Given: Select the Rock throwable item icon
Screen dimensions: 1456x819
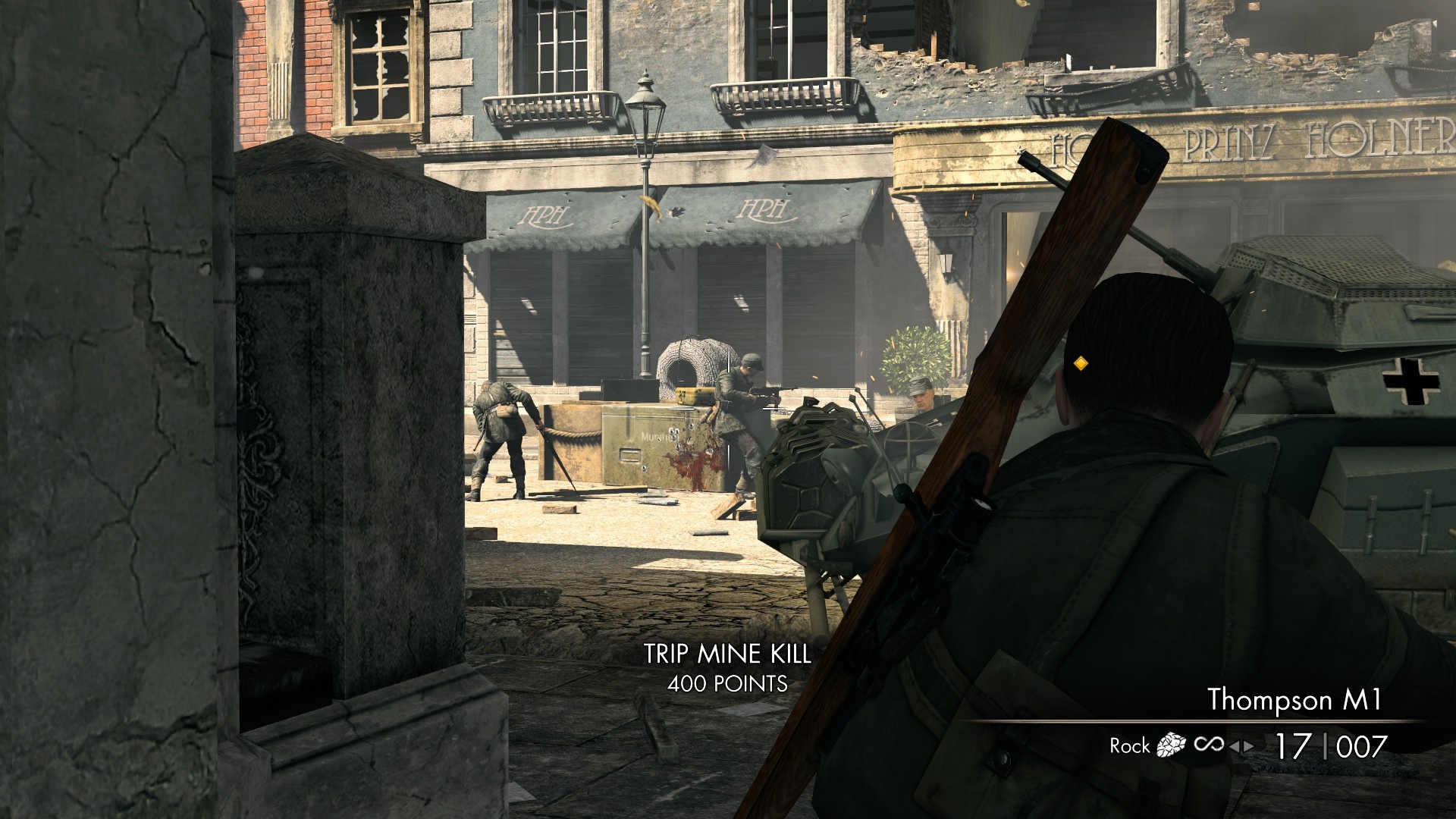Looking at the screenshot, I should [1170, 746].
